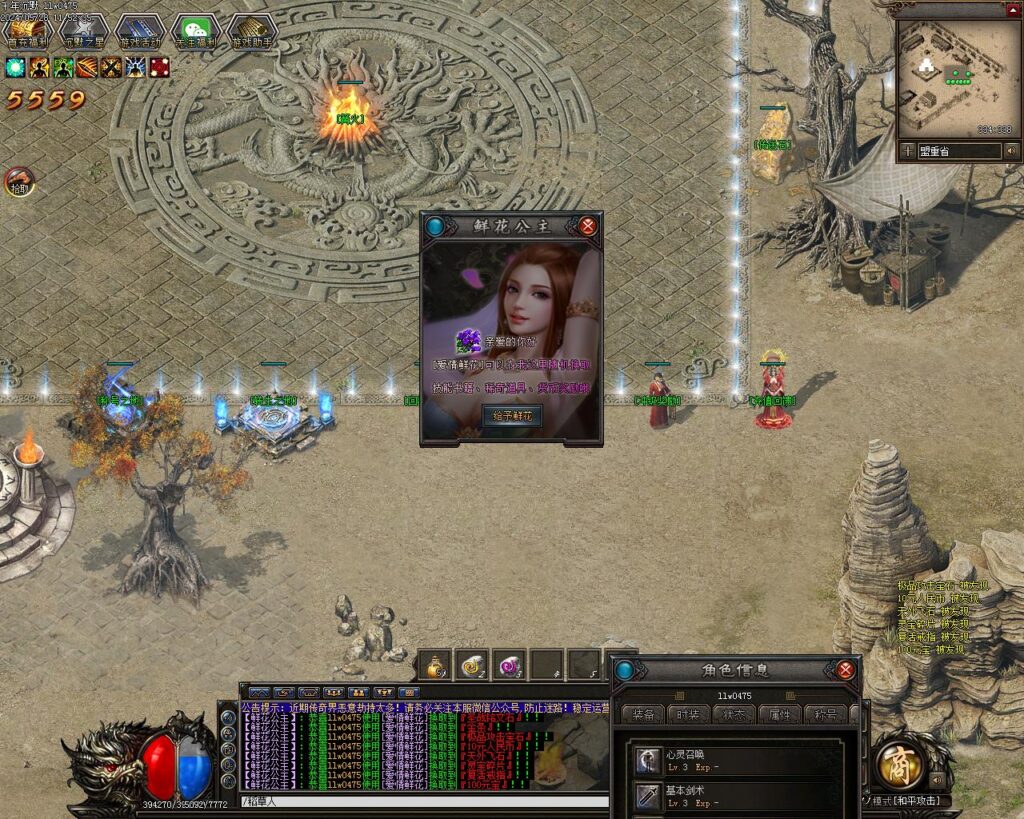Screen dimensions: 1024x819
Task: Switch to the 状态 status tab
Action: [x=734, y=714]
